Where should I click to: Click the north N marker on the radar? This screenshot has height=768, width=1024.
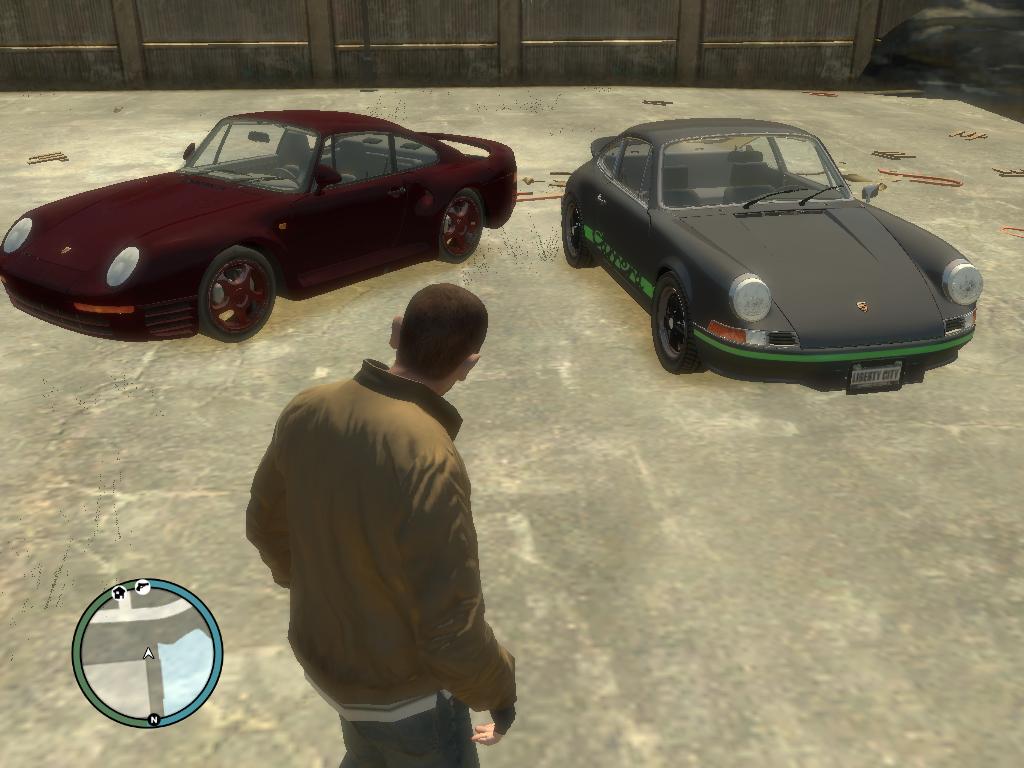[153, 719]
